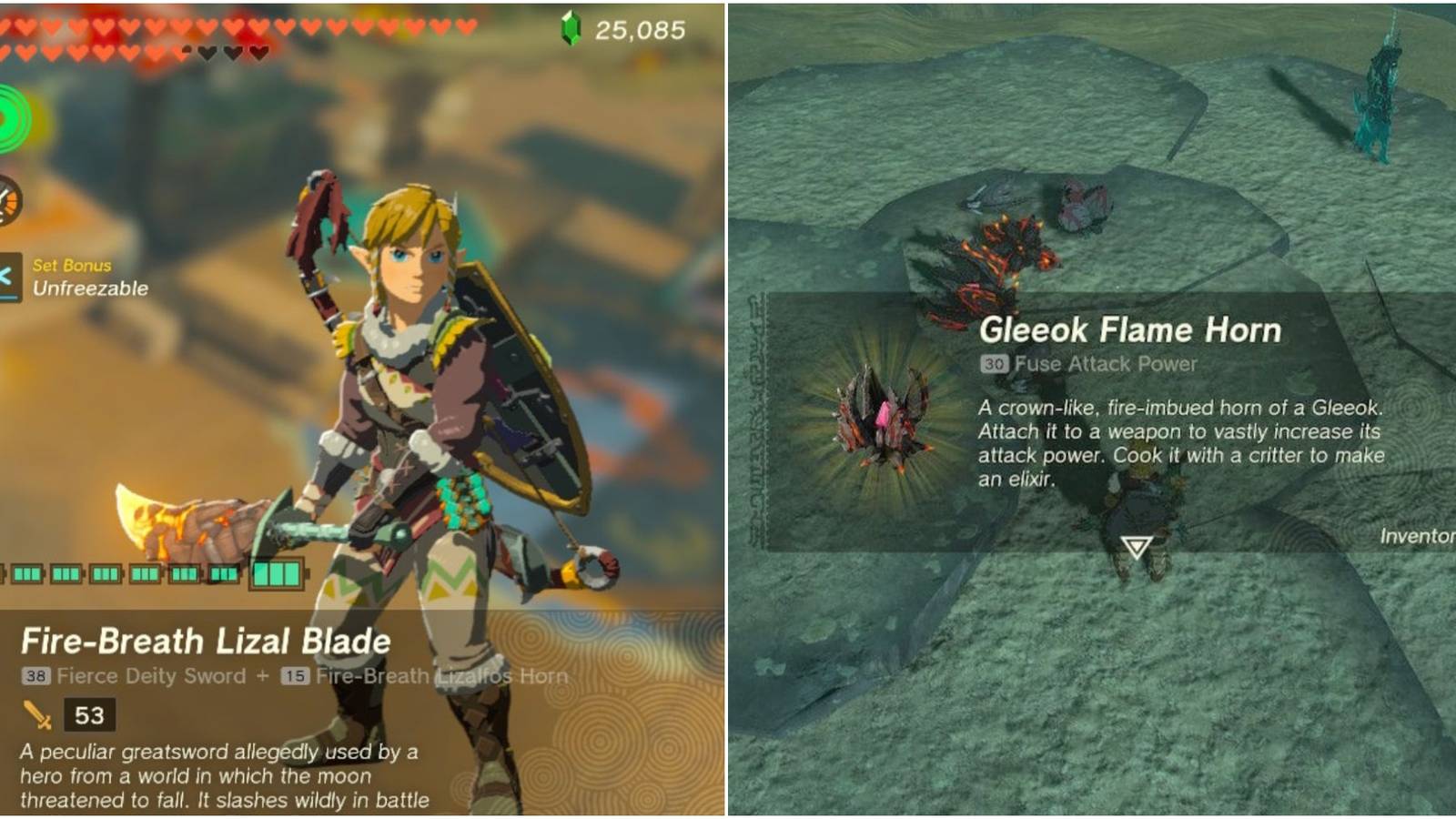Click the Fire-Breath Lizal Blade weapon name
Screen dimensions: 1456x819
point(207,642)
